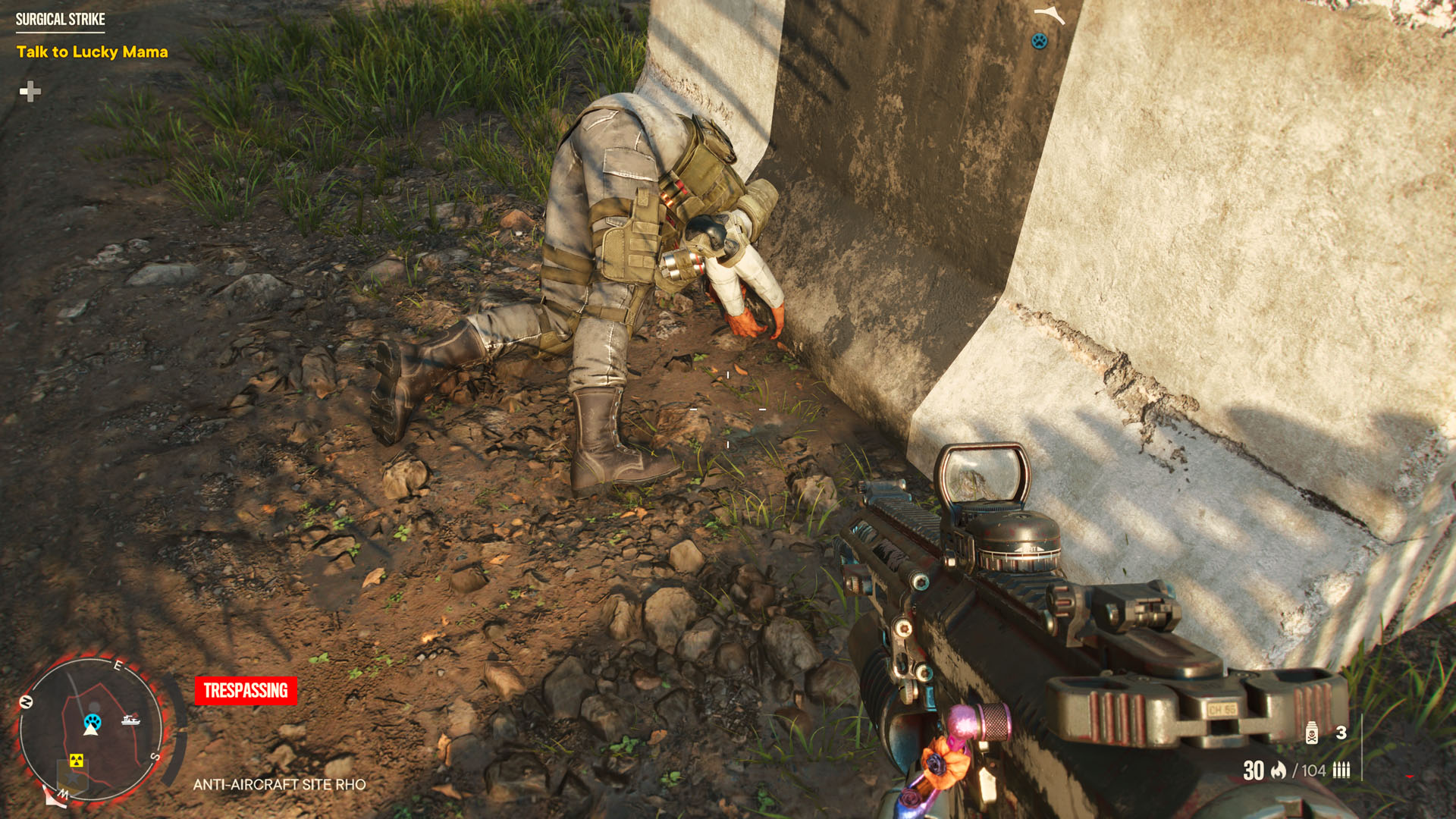Screen dimensions: 1456x819
Task: Click the blue paw marker below the compass
Action: coord(1039,41)
